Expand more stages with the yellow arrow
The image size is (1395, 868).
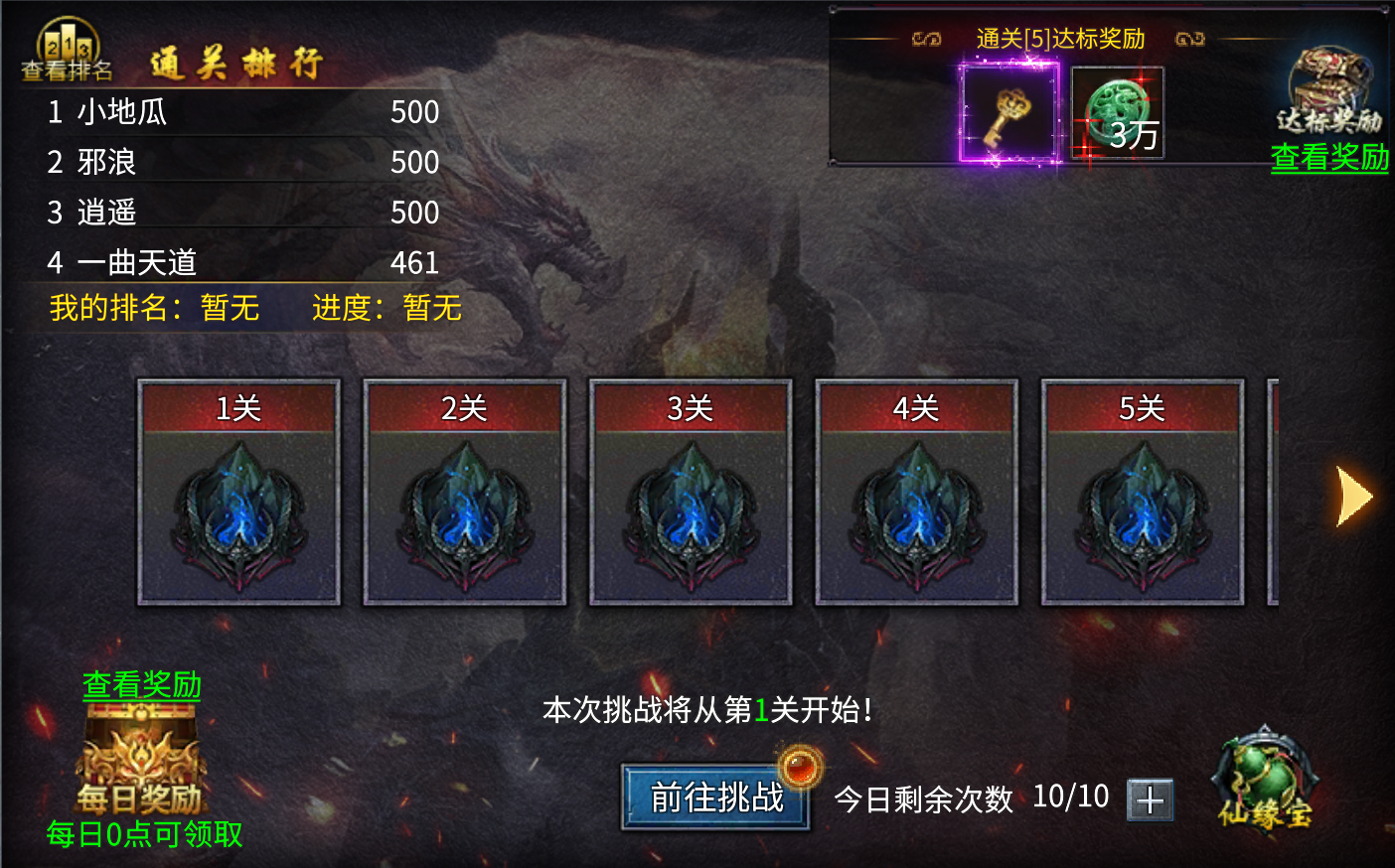tap(1350, 496)
